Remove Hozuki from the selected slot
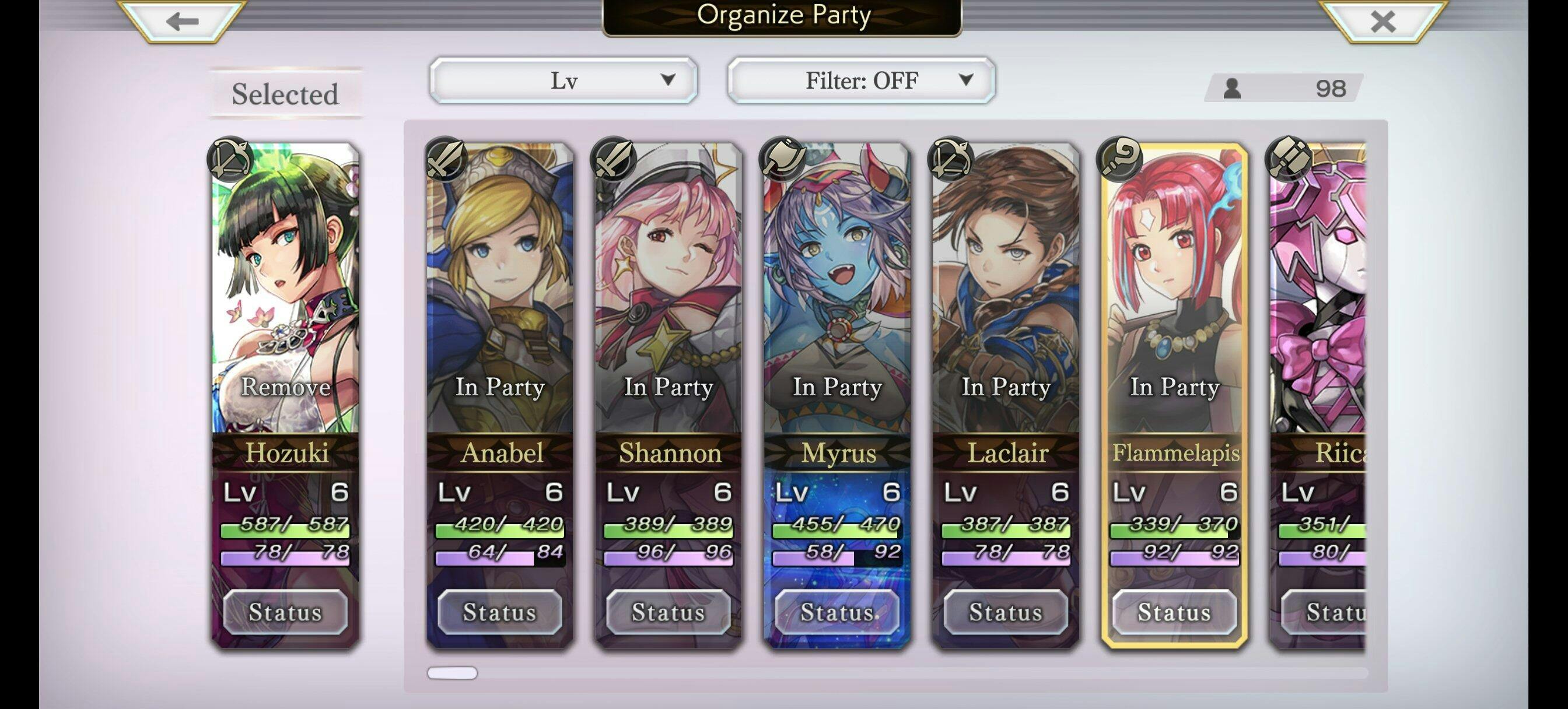 [x=285, y=386]
